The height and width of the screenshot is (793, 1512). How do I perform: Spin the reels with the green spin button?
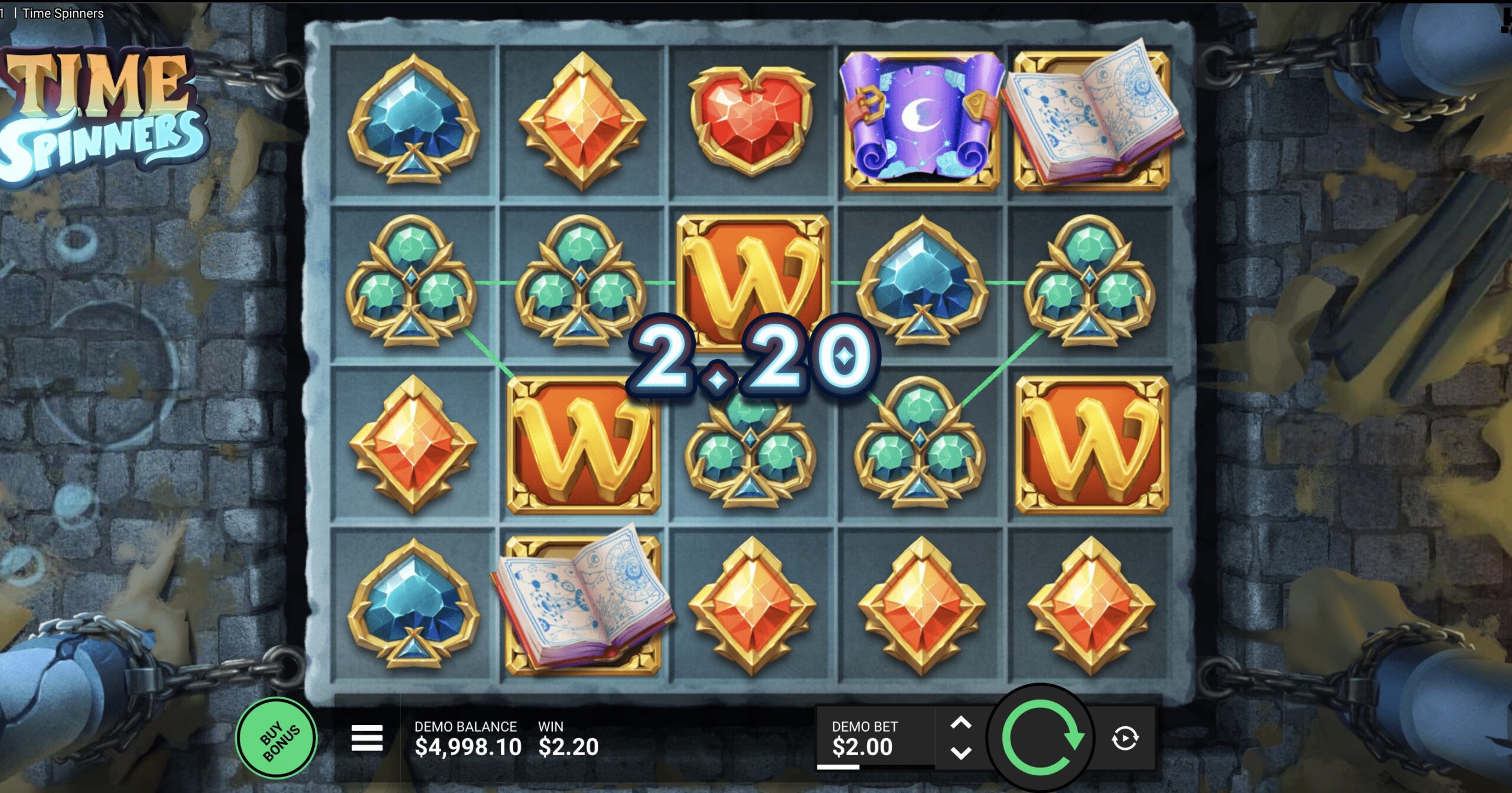pyautogui.click(x=1041, y=738)
